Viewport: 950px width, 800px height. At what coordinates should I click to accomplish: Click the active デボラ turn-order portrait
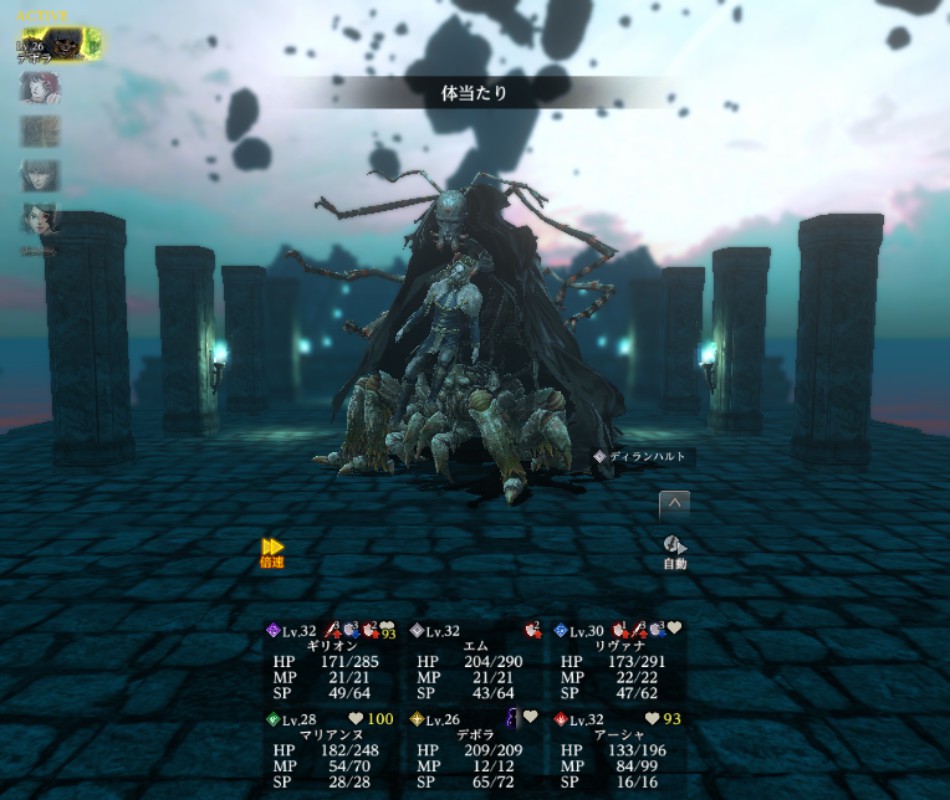tap(58, 43)
